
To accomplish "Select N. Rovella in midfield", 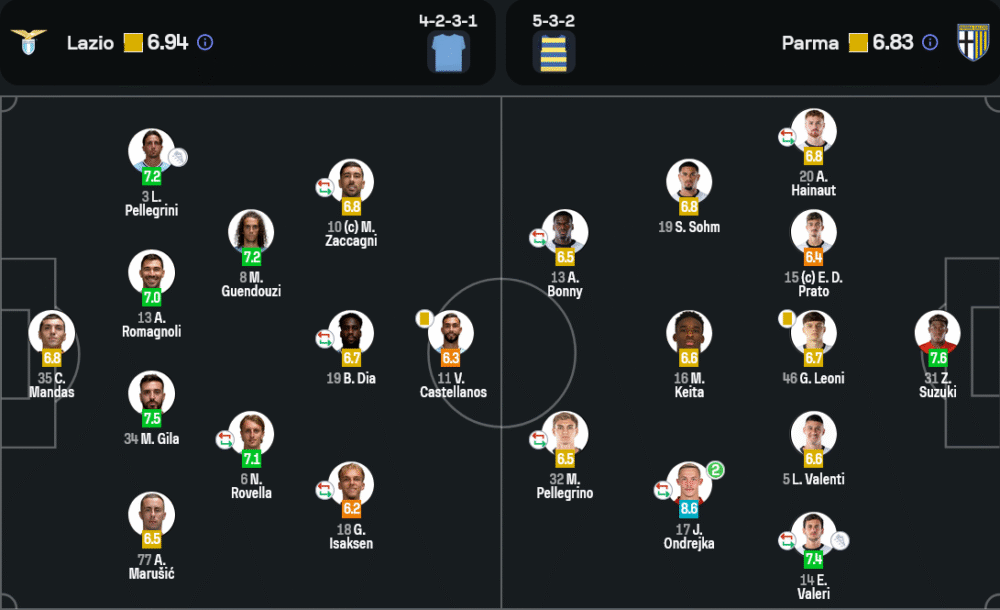I will click(x=251, y=435).
